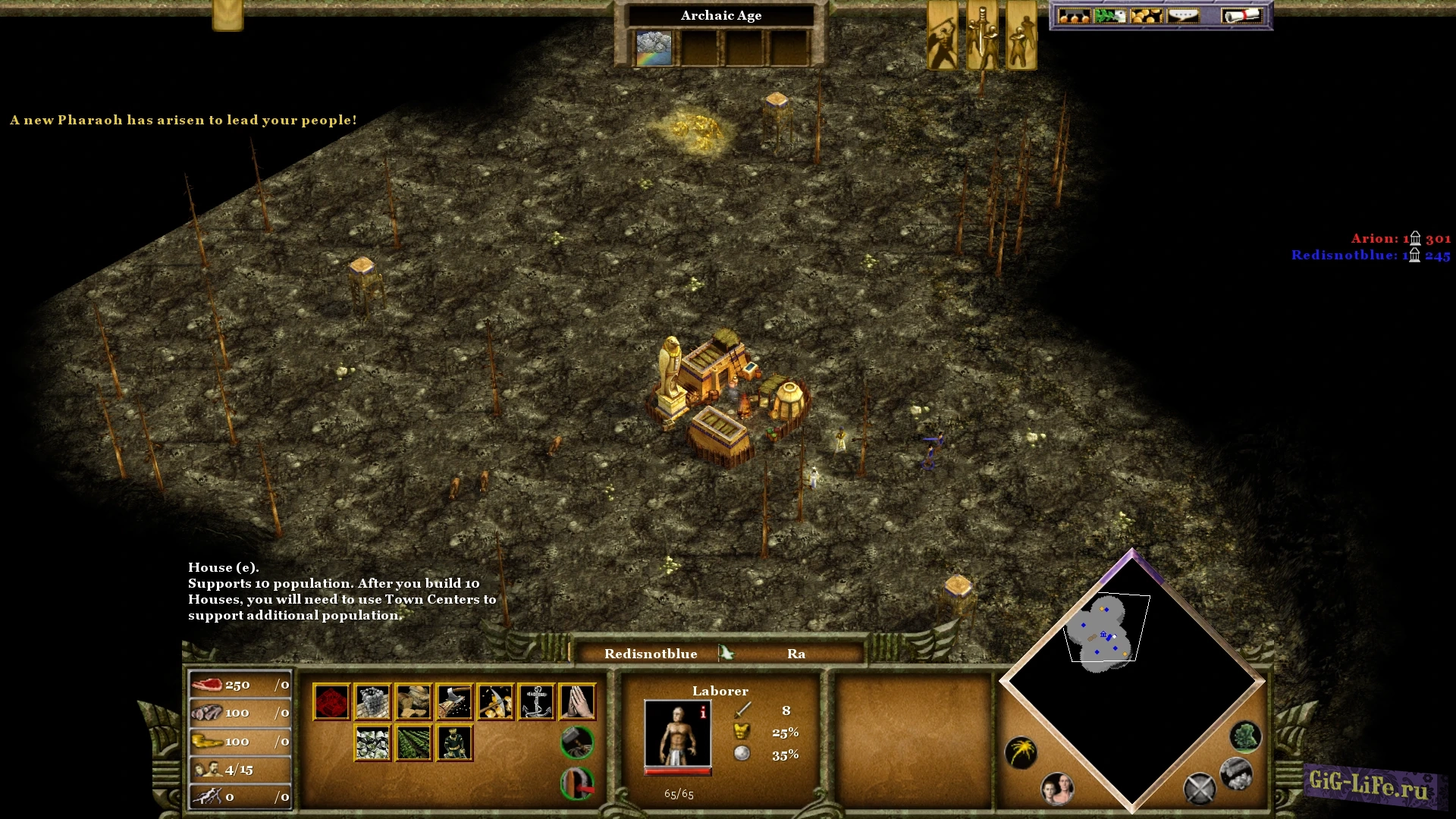Click the anchor fishing command icon
The width and height of the screenshot is (1456, 819).
click(535, 702)
